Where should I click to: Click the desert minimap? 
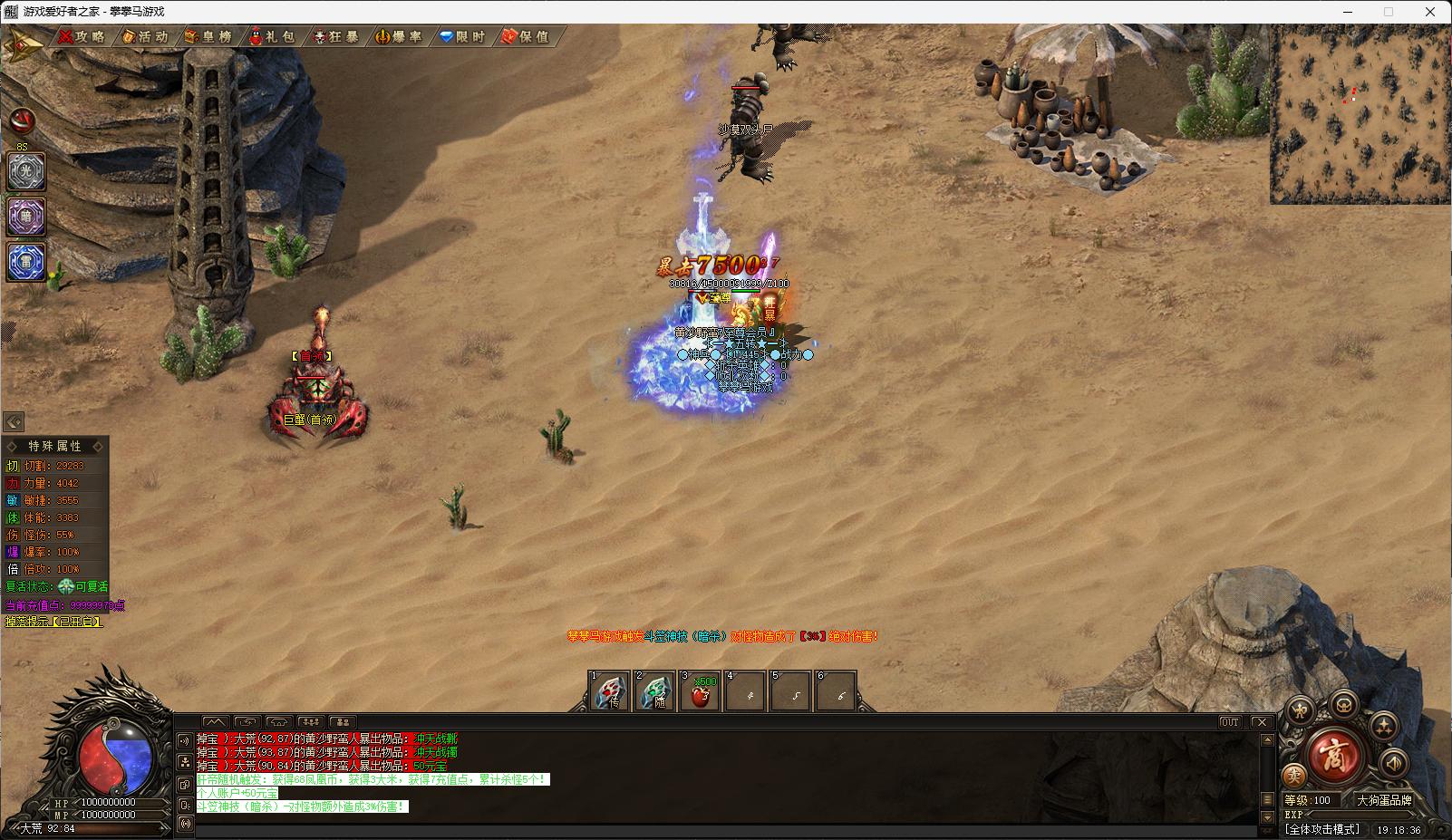1360,114
